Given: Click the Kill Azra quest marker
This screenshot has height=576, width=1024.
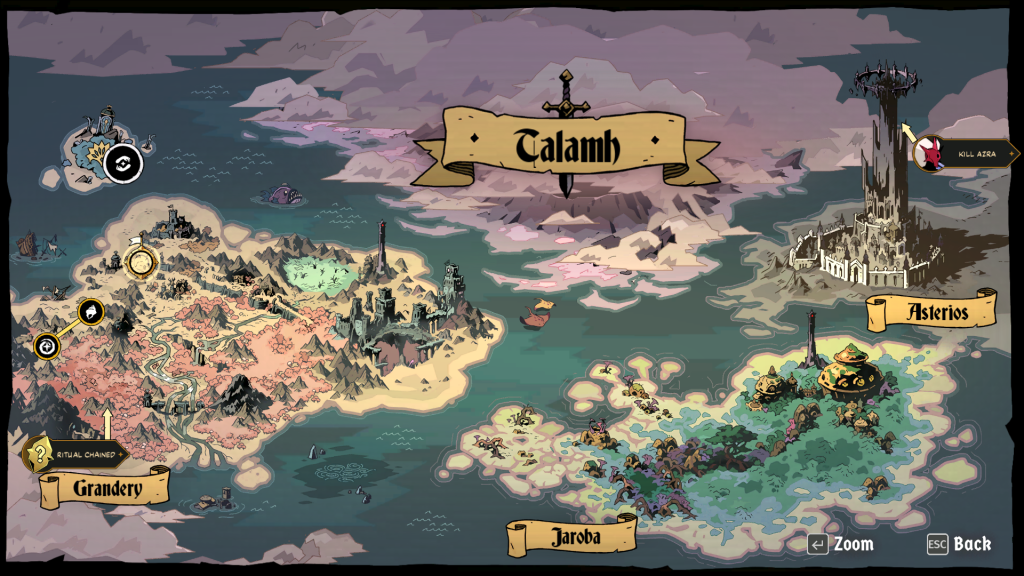Looking at the screenshot, I should pos(930,153).
